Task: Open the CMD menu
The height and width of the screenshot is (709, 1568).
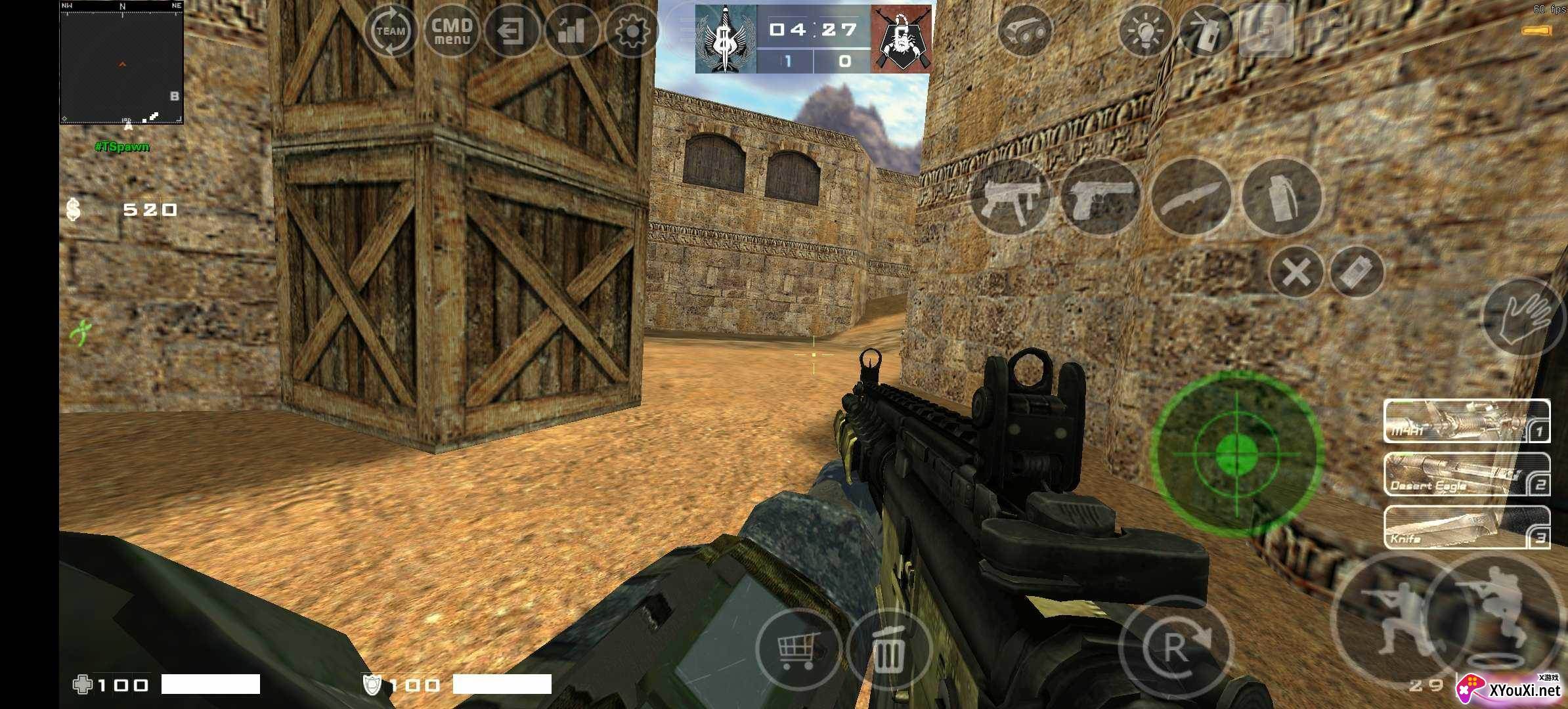Action: (x=452, y=31)
